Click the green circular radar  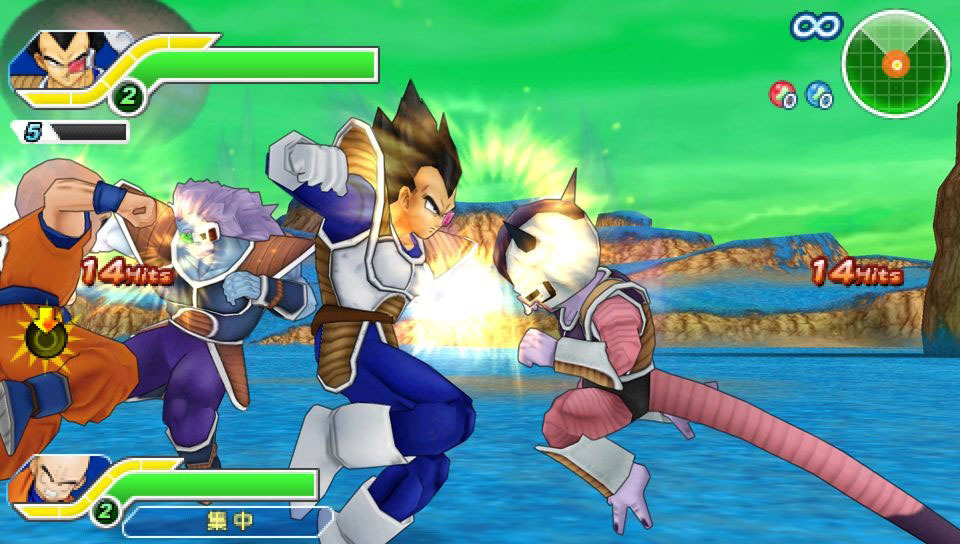pos(895,63)
